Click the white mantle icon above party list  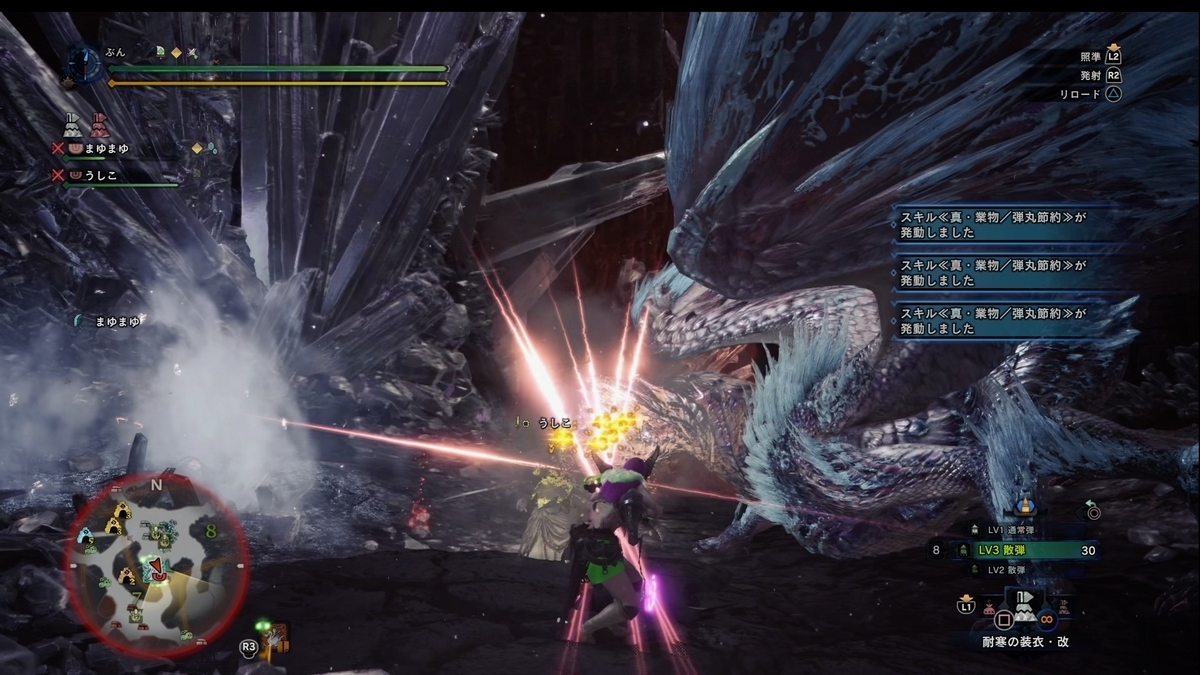73,127
